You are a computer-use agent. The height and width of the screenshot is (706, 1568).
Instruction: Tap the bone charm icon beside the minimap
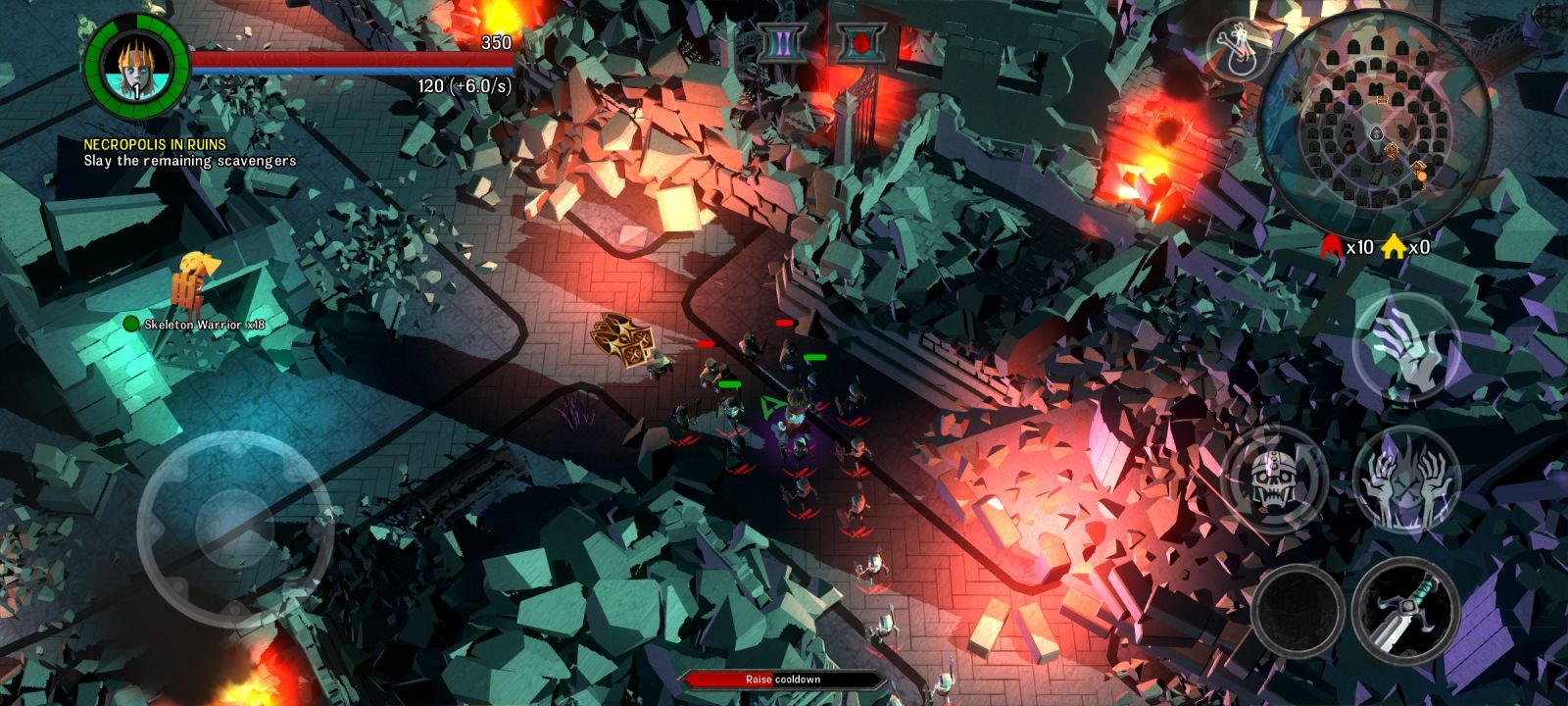[1242, 47]
